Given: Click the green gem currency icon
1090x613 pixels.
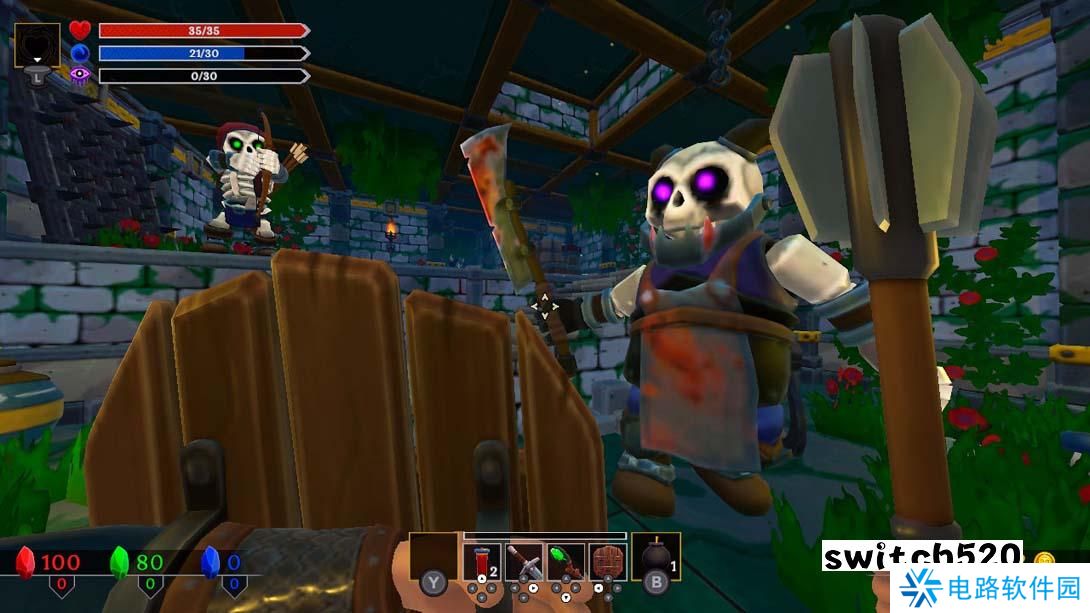Looking at the screenshot, I should (120, 563).
